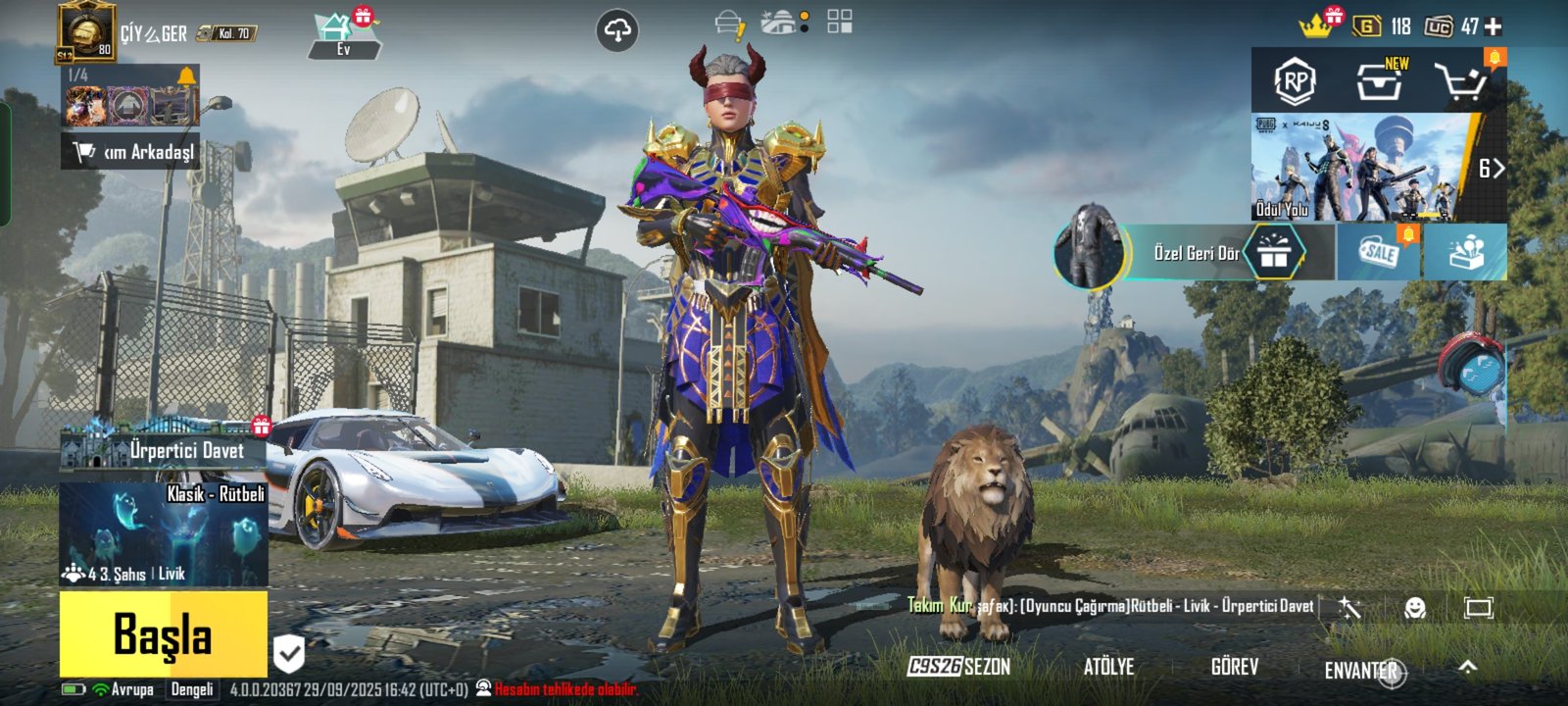Go to the Ev home icon
The height and width of the screenshot is (706, 1568).
click(x=343, y=36)
